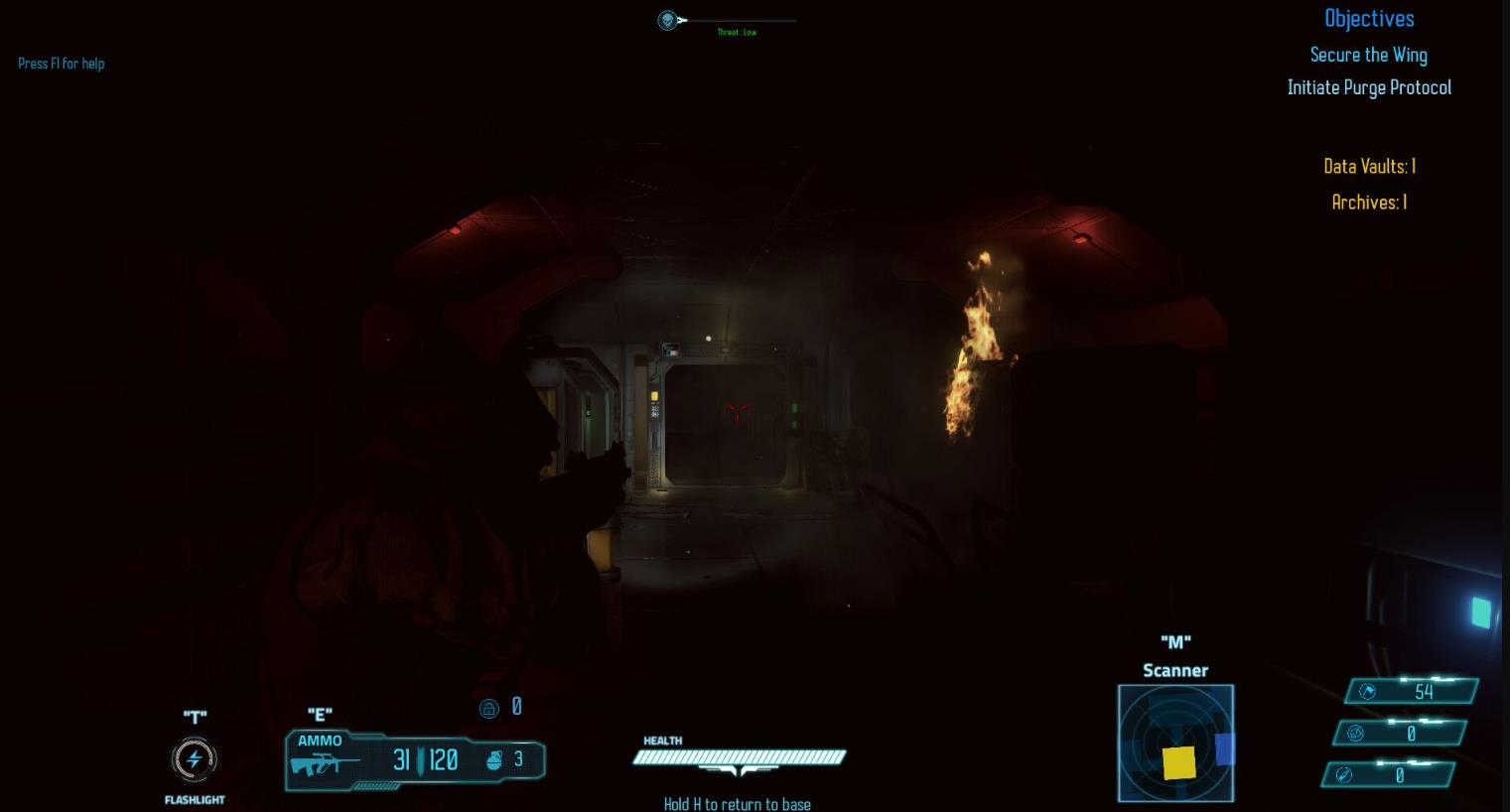The width and height of the screenshot is (1510, 812).
Task: Click the grenade icon in the ammo panel
Action: point(495,760)
